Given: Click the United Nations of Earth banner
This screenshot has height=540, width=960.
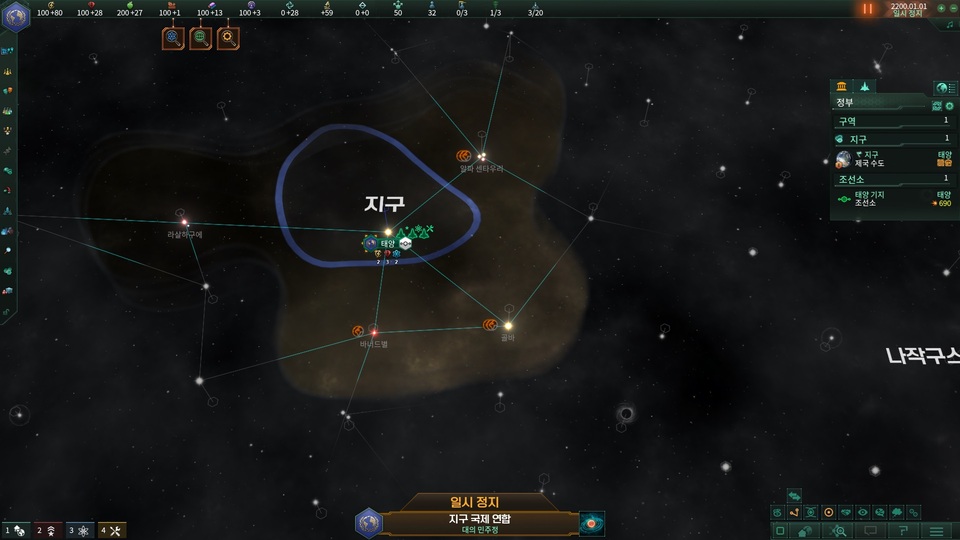Looking at the screenshot, I should click(480, 523).
